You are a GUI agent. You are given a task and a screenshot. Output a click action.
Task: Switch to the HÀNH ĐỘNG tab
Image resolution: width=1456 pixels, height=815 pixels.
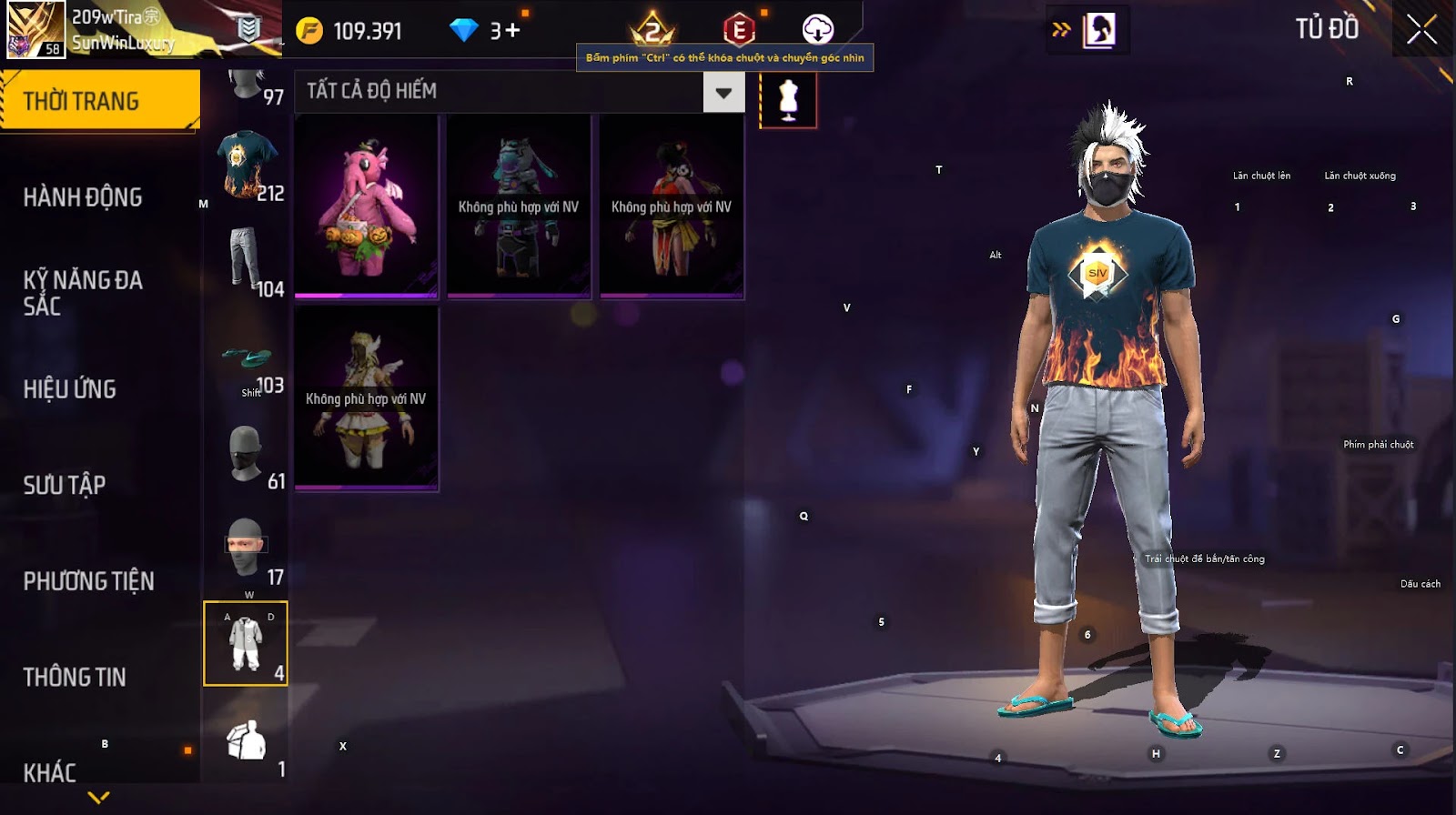[83, 197]
